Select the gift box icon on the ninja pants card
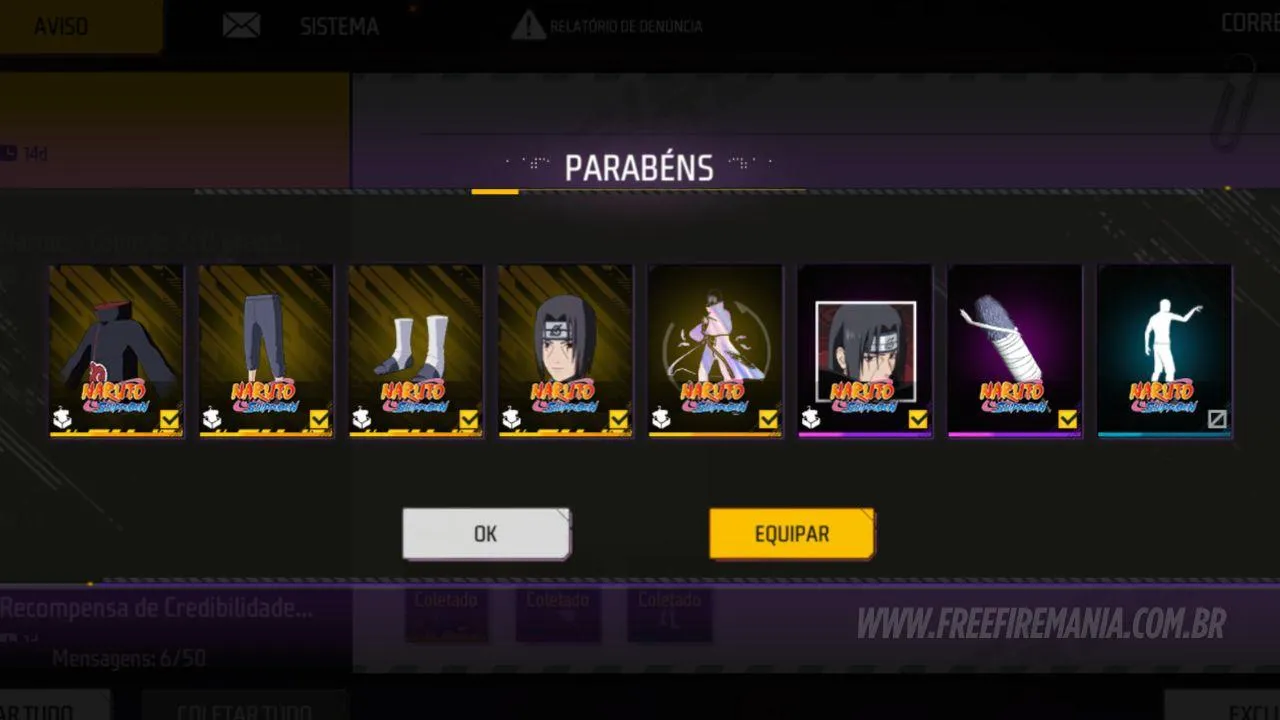This screenshot has height=720, width=1280. click(210, 420)
